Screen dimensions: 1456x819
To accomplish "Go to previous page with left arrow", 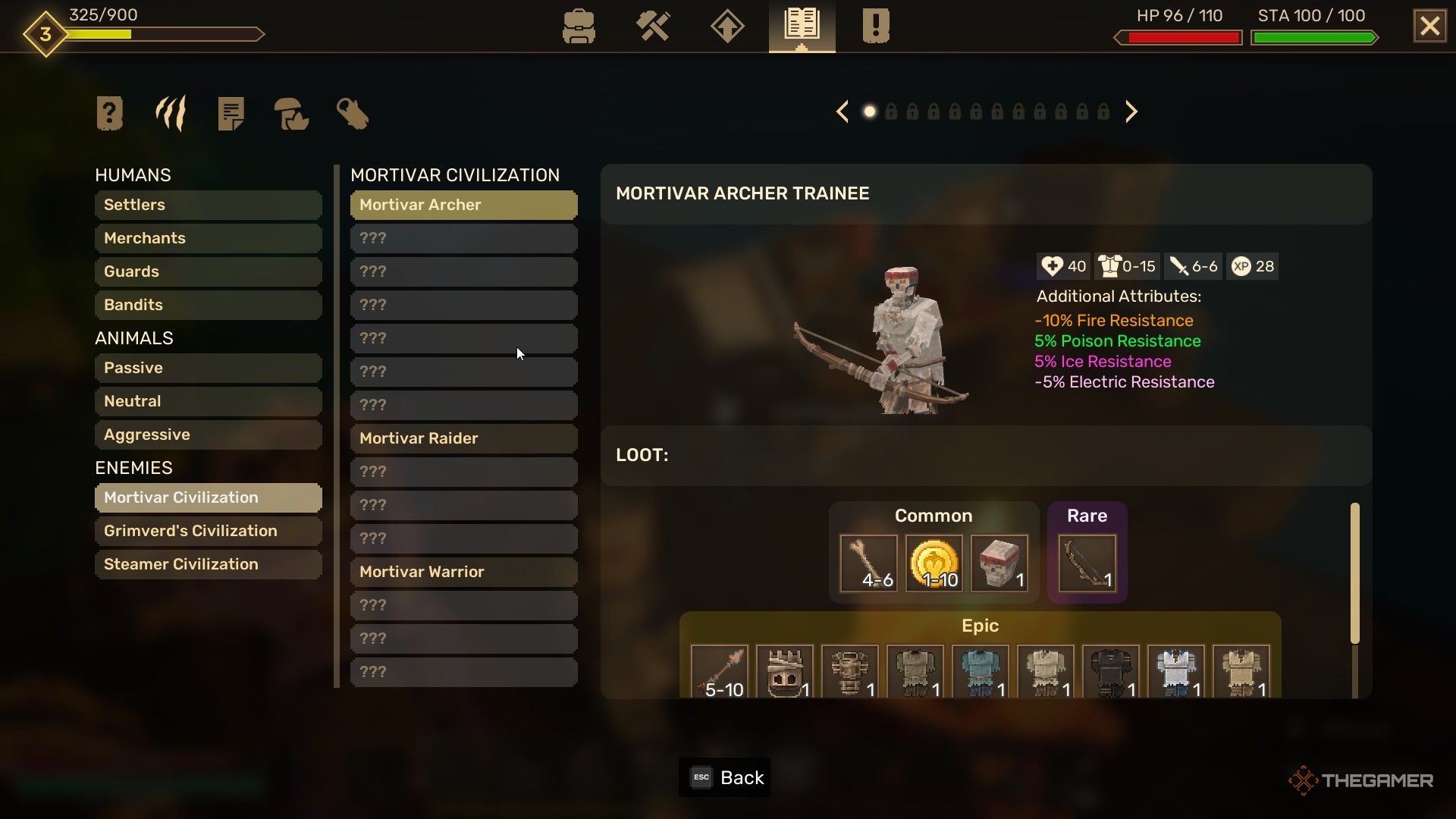I will tap(842, 112).
